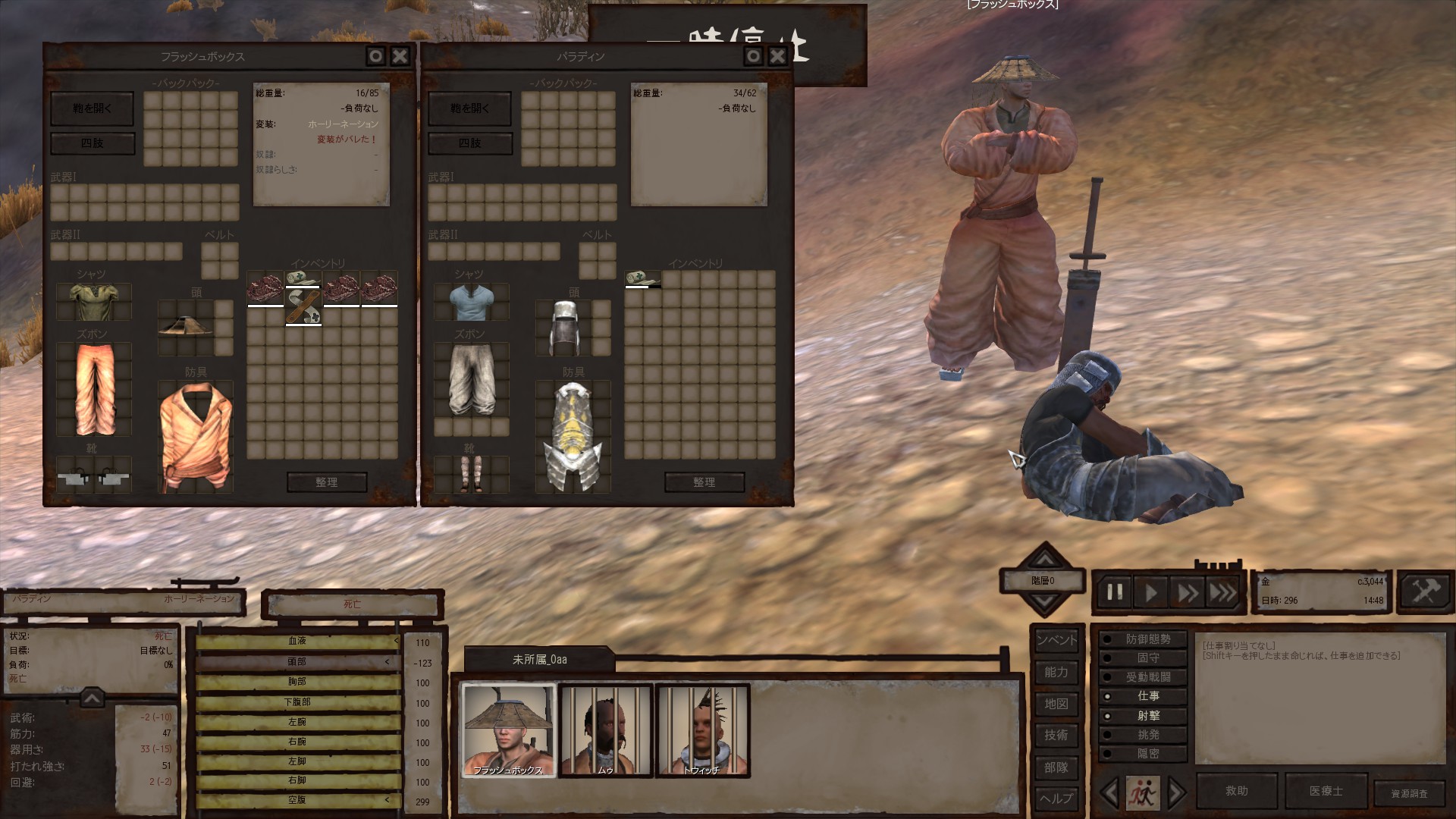
Task: Pause the game with the pause control
Action: [x=1114, y=591]
